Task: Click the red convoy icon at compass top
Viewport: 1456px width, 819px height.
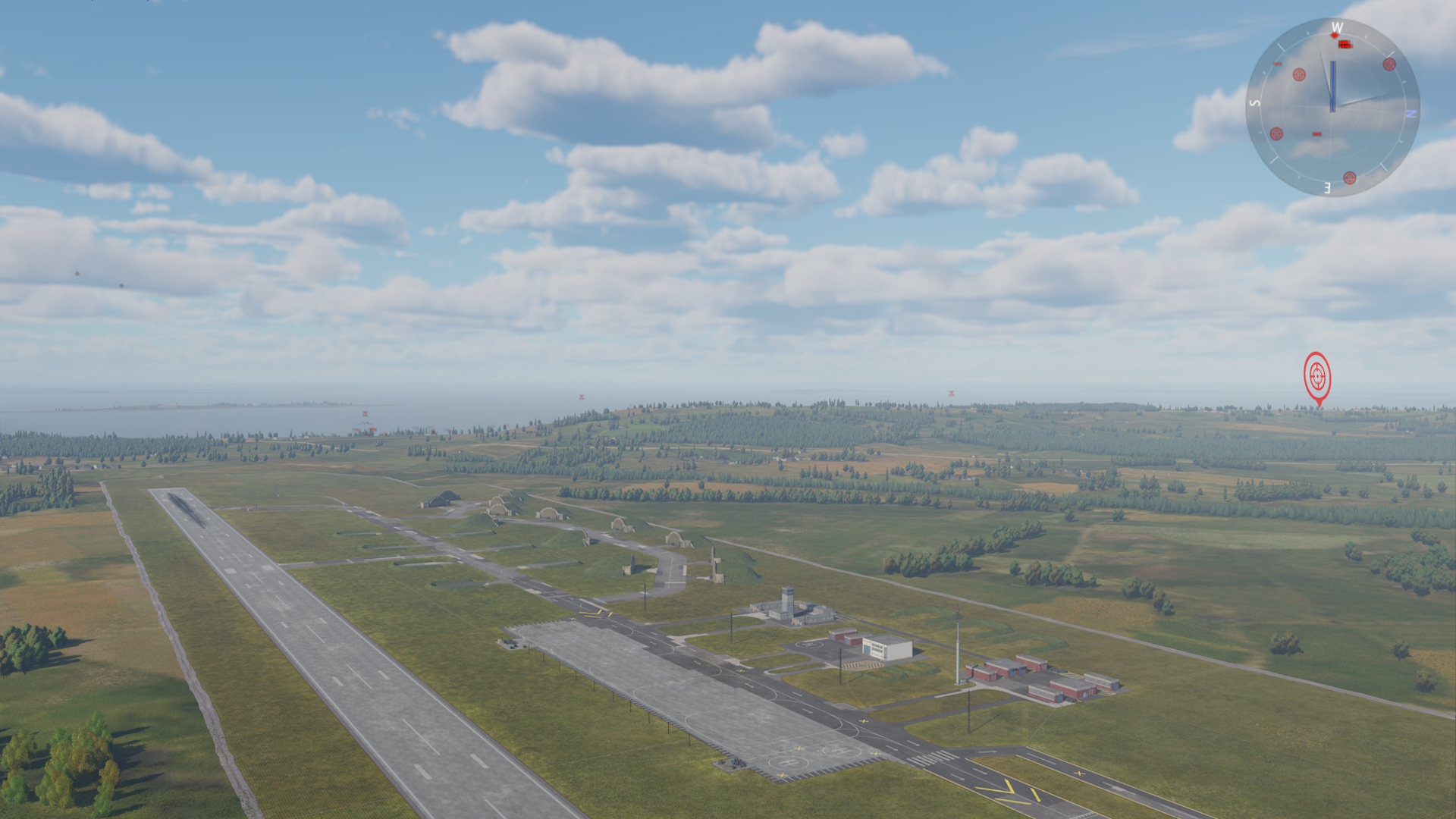Action: pos(1345,44)
